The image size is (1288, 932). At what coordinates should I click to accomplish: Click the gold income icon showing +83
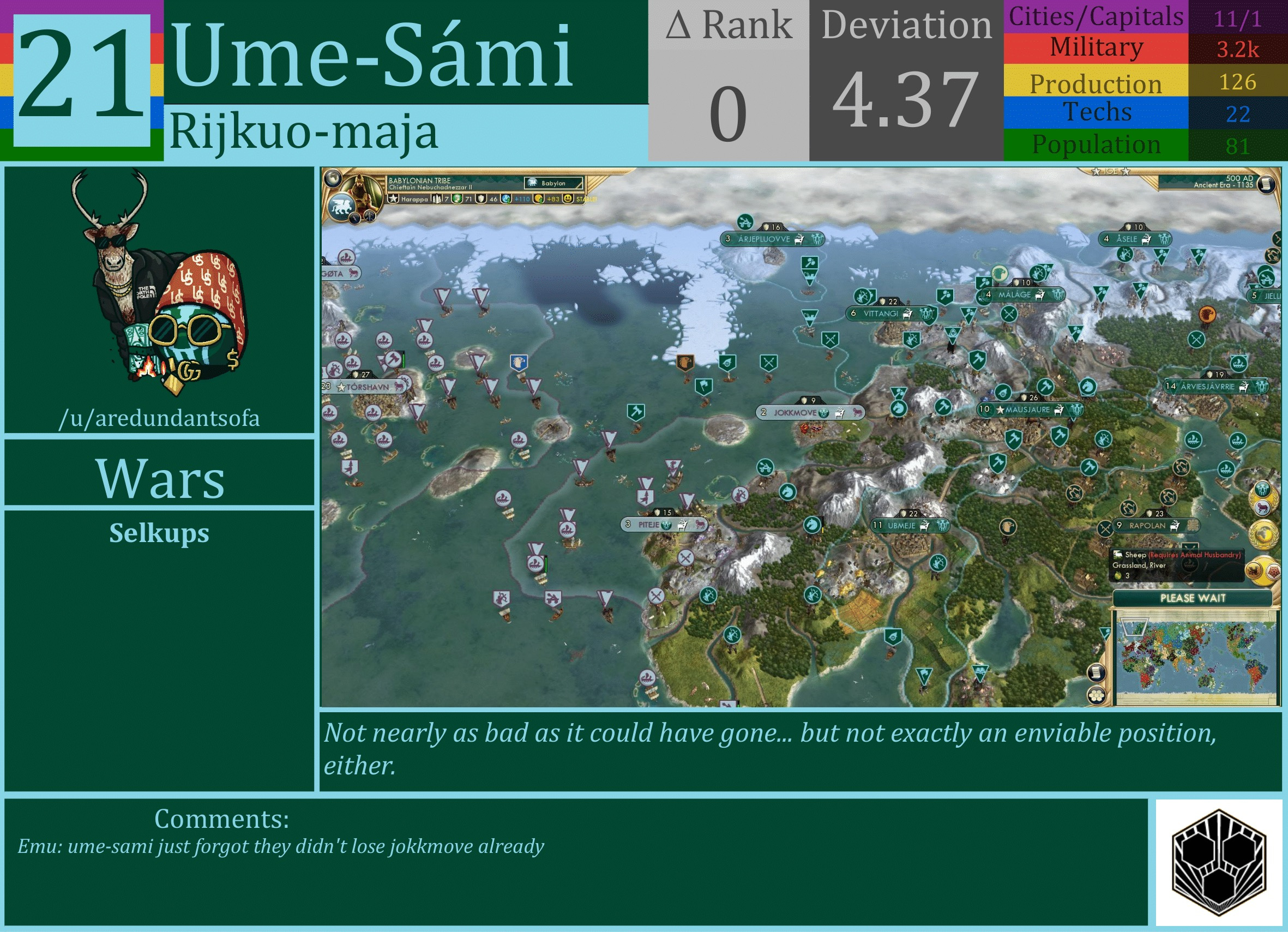(x=539, y=200)
